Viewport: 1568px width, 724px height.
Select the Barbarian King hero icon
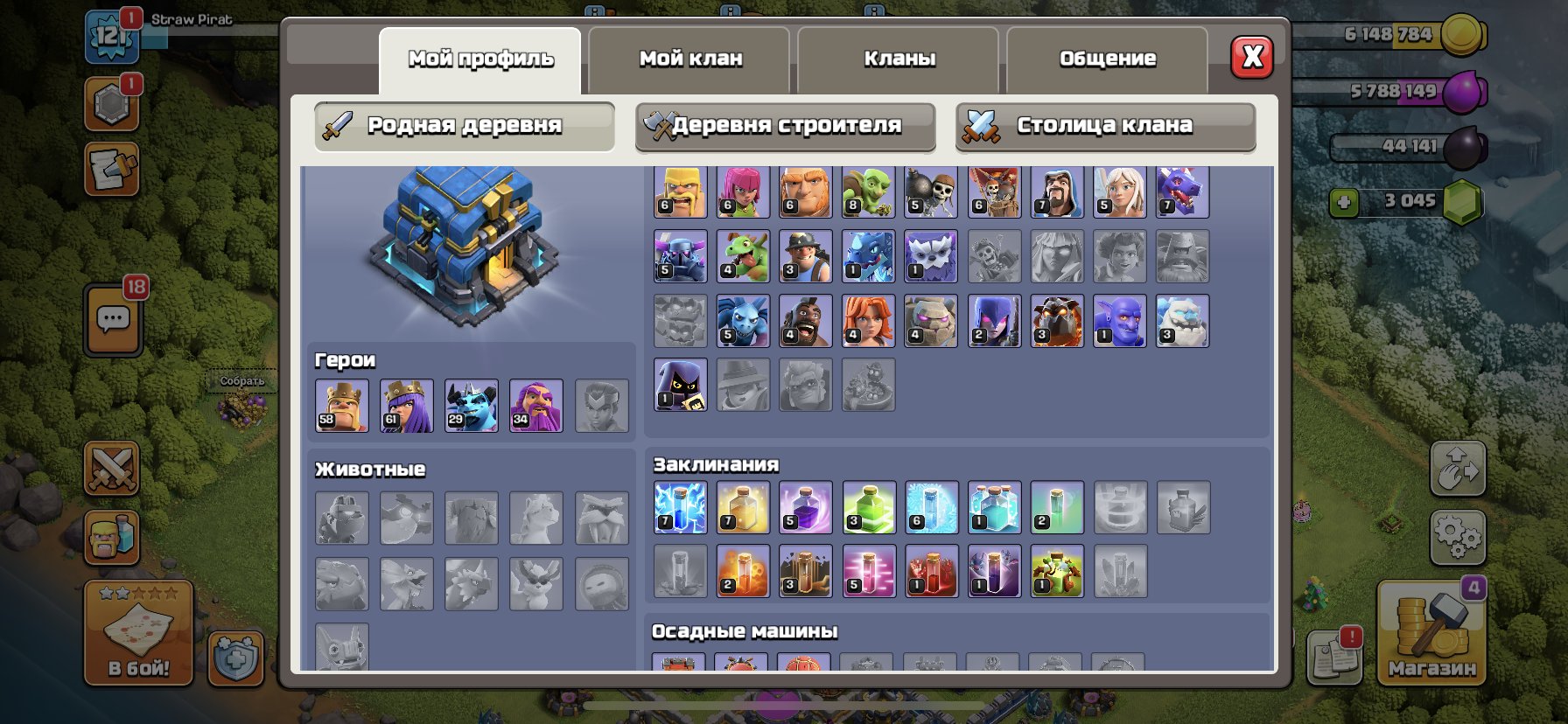pos(341,405)
